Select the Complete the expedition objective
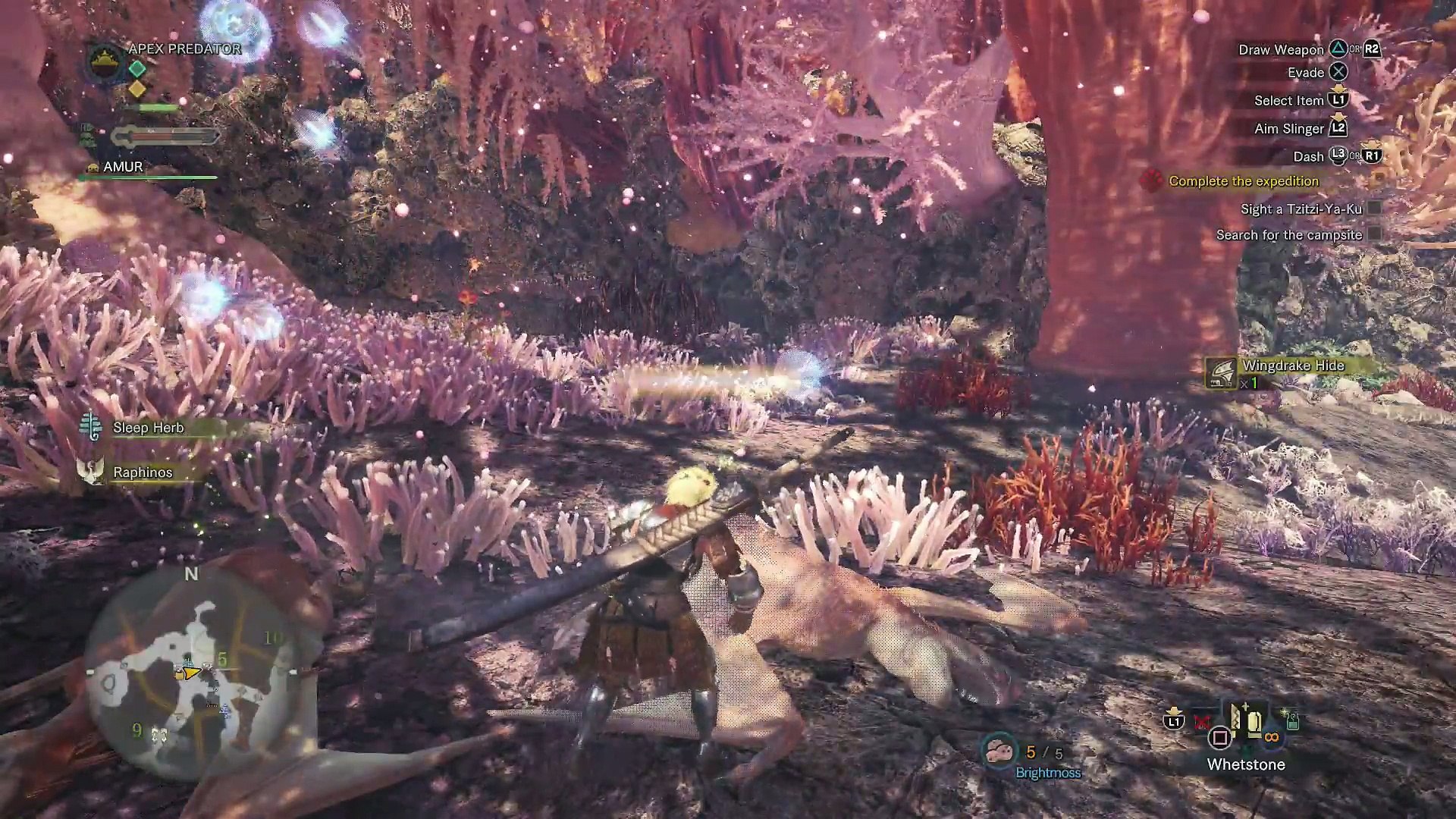This screenshot has height=819, width=1456. tap(1243, 181)
